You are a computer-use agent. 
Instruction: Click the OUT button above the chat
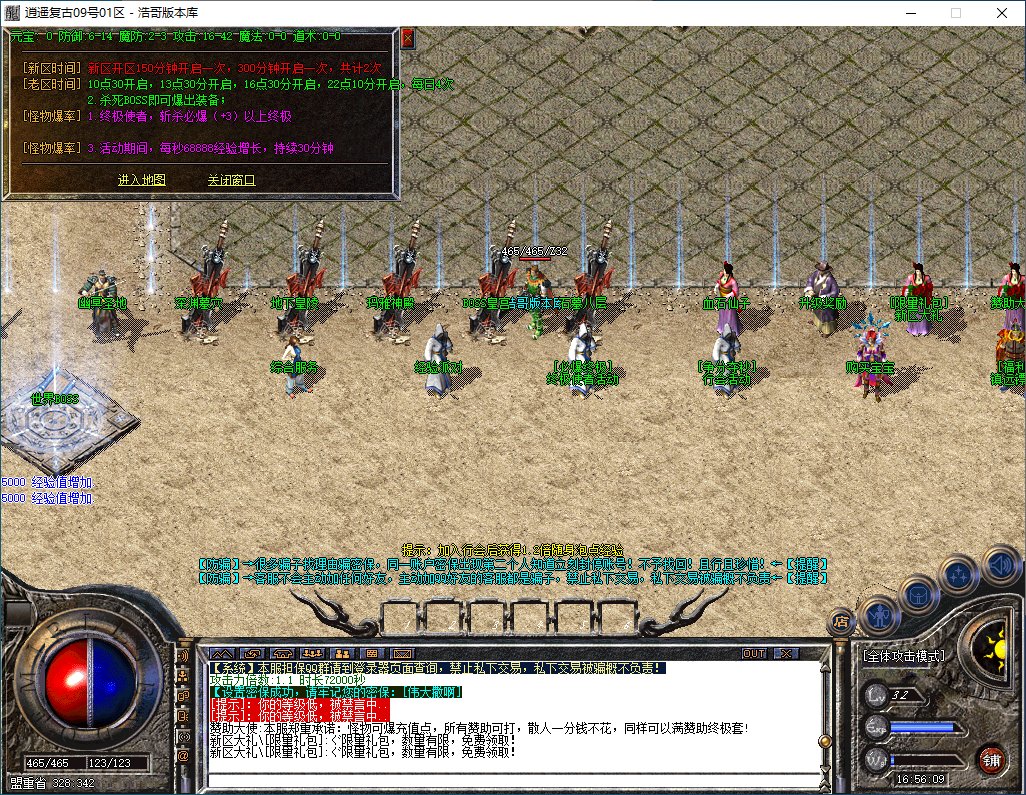pos(754,653)
